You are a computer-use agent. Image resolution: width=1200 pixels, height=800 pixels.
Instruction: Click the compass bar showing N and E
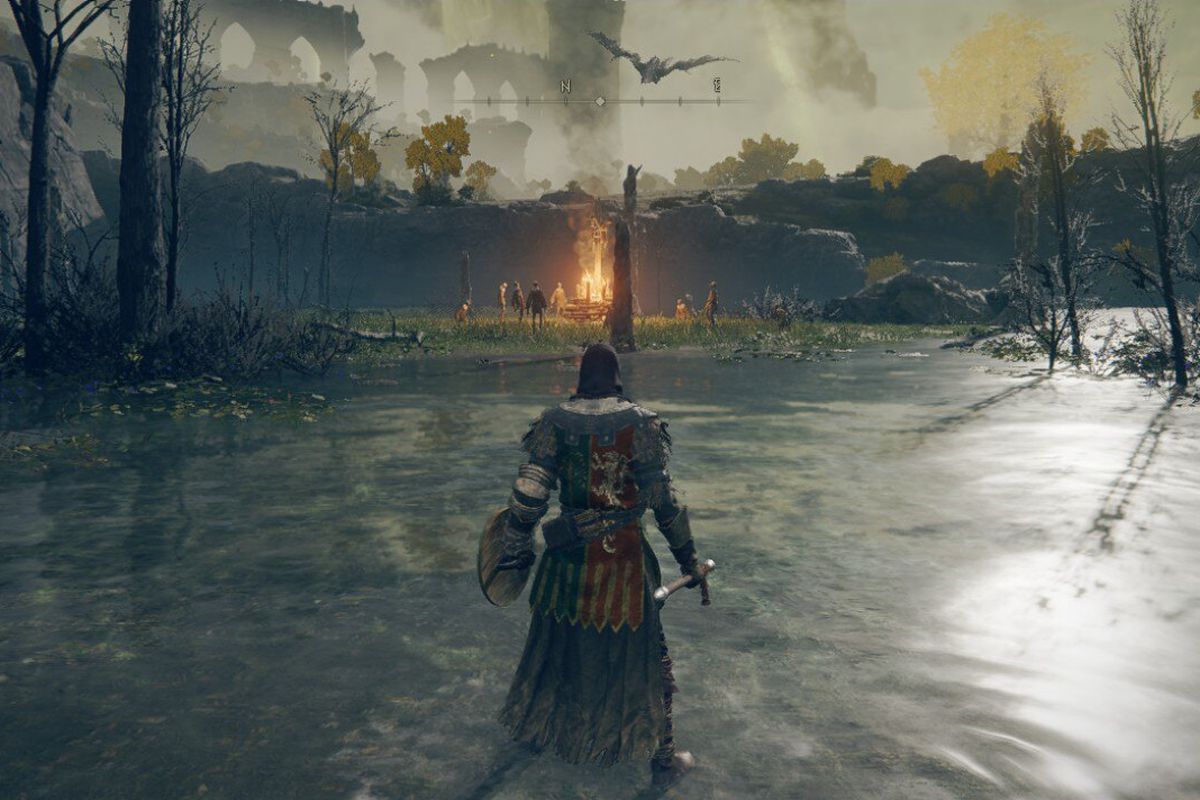click(x=600, y=99)
